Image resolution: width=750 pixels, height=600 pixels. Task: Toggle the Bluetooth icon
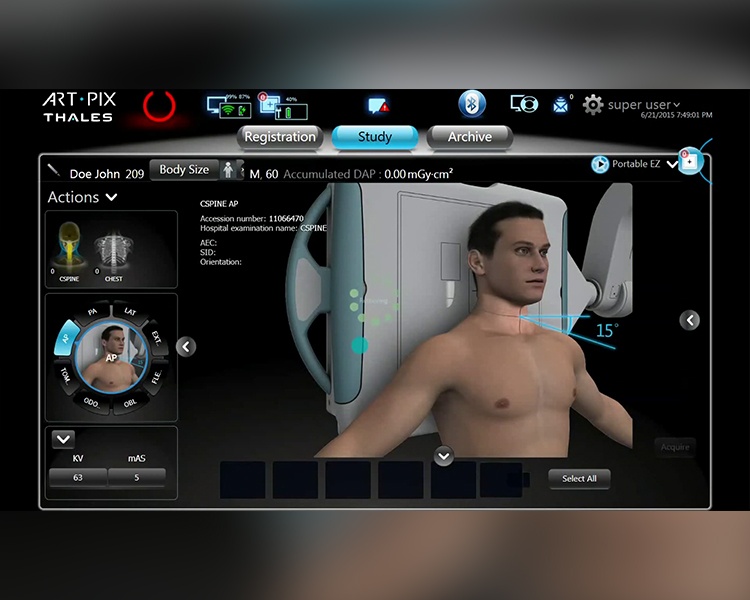(x=472, y=104)
